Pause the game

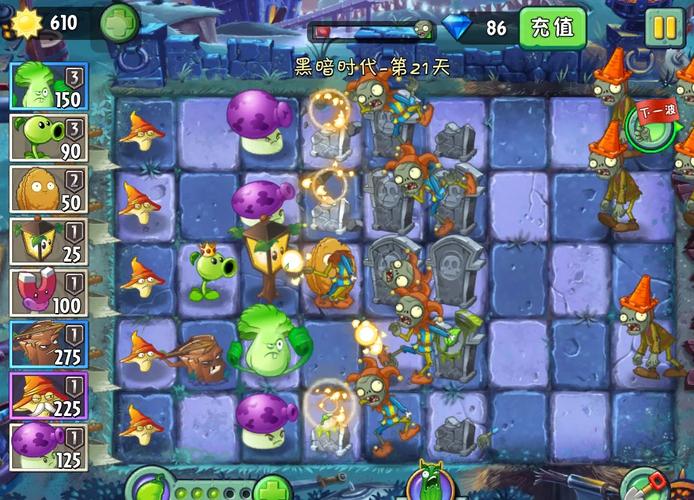662,27
